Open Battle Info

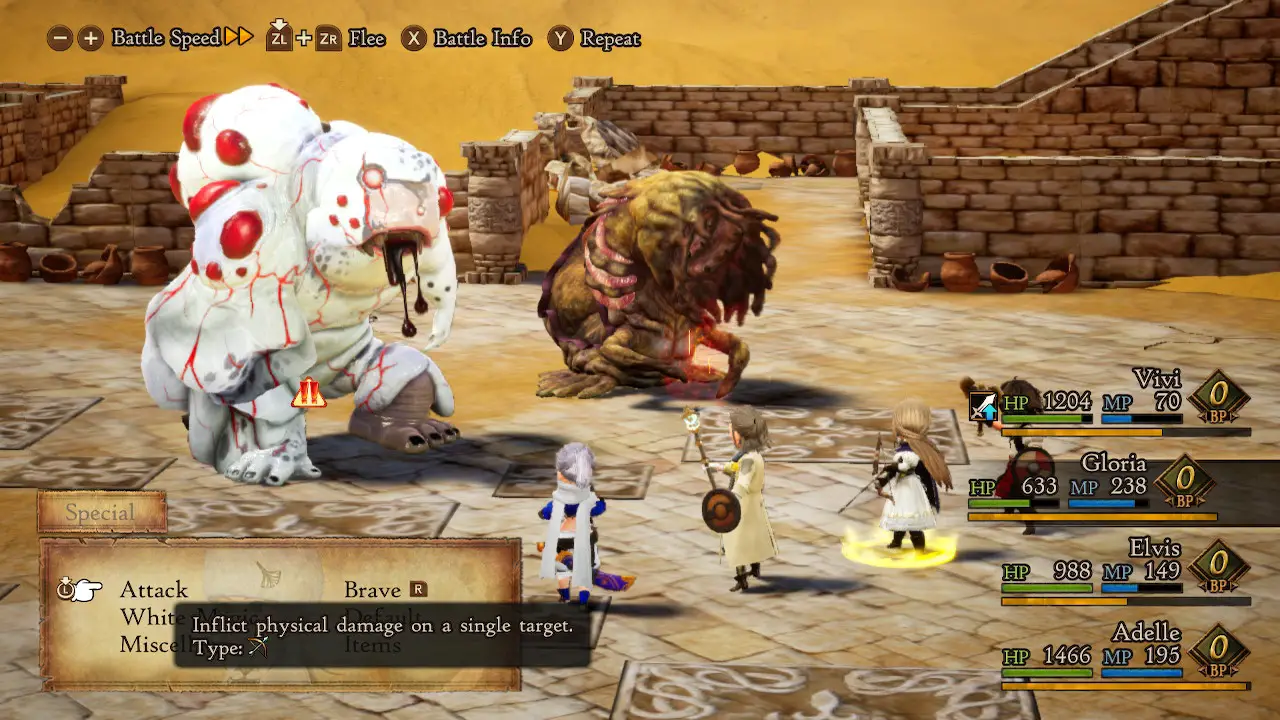482,39
